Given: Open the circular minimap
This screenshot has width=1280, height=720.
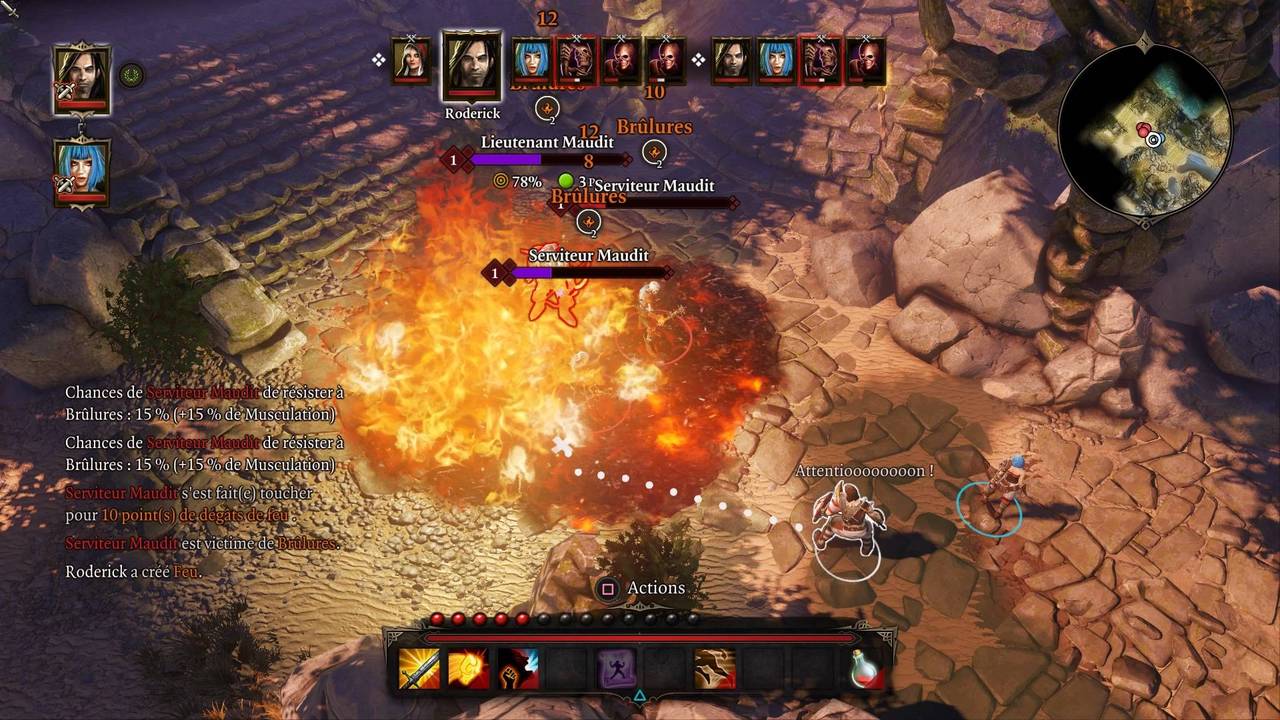Looking at the screenshot, I should click(x=1145, y=130).
